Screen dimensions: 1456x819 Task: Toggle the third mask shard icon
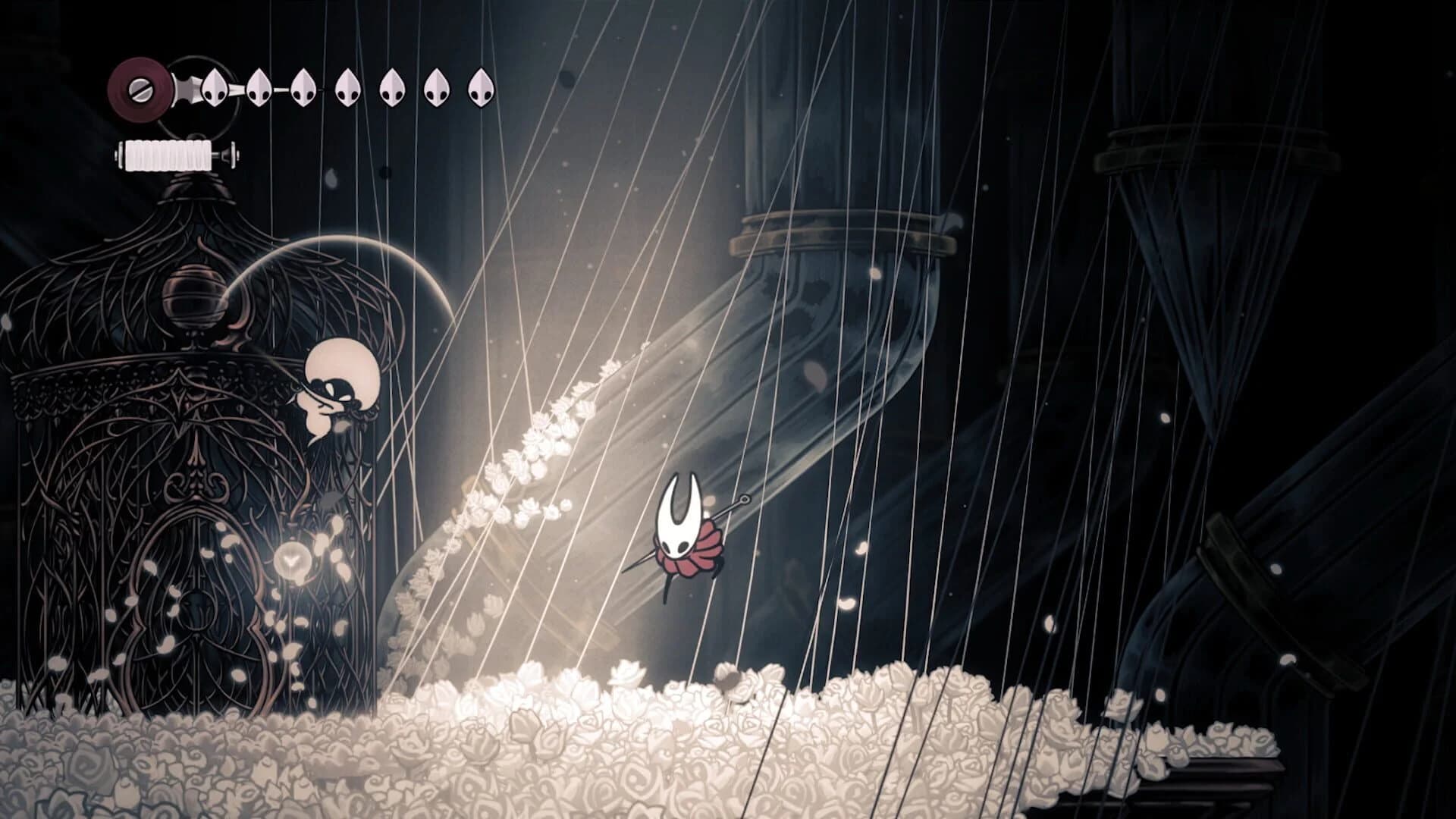tap(303, 89)
